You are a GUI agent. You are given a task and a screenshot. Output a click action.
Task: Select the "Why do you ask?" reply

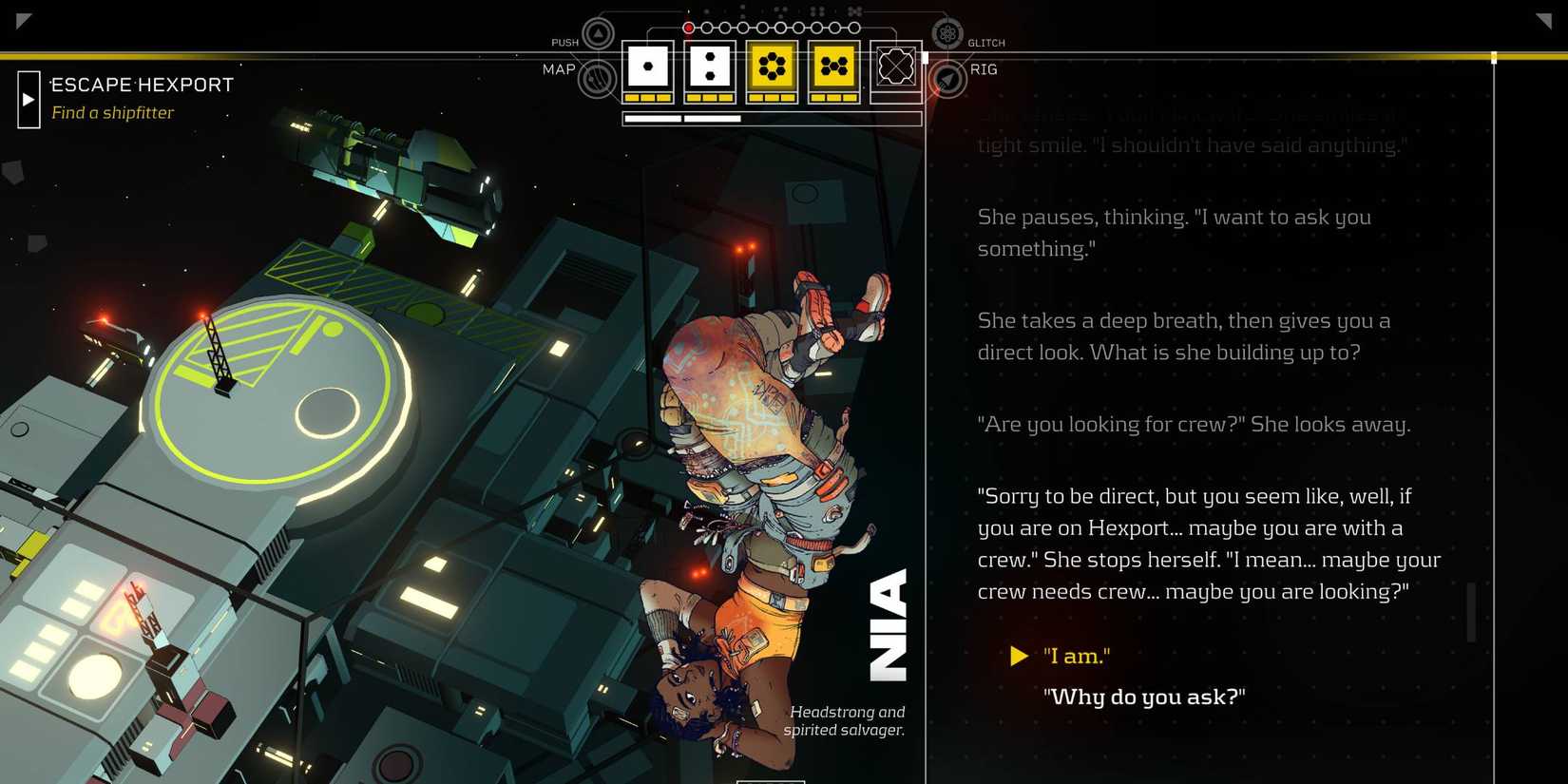click(1143, 697)
